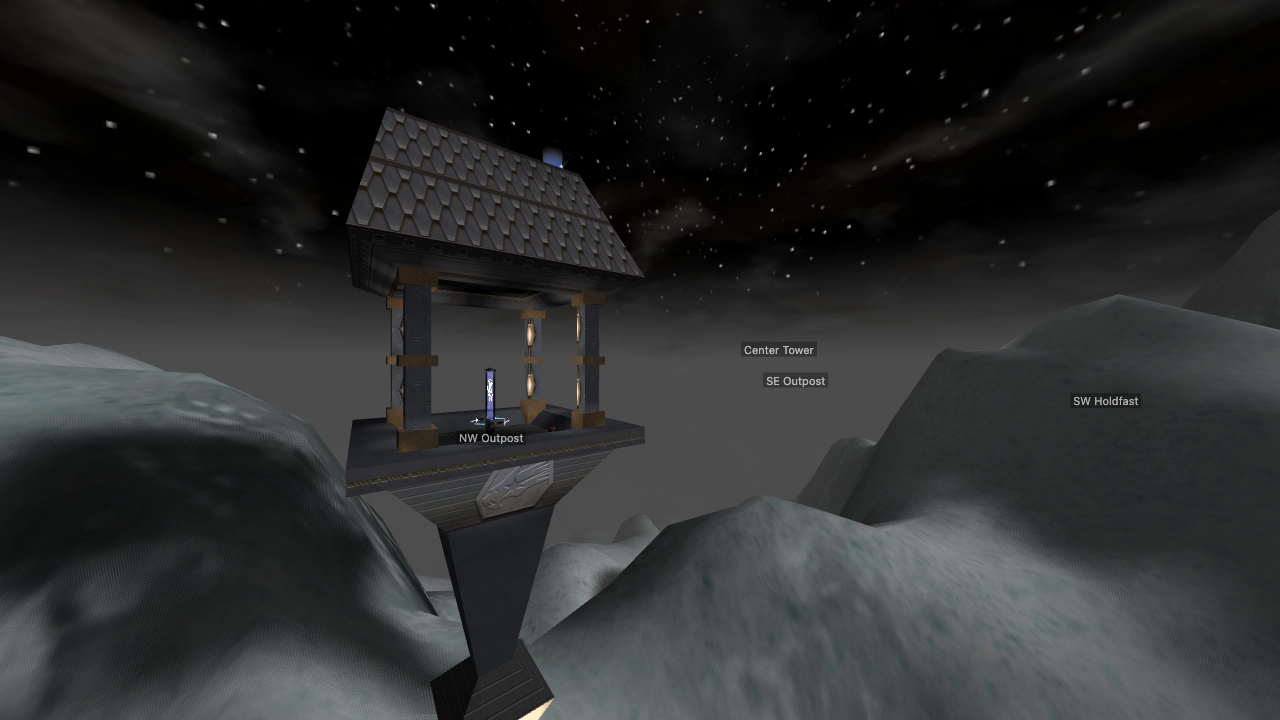Open the SW Holdfast waypoint label
This screenshot has width=1280, height=720.
click(1105, 401)
